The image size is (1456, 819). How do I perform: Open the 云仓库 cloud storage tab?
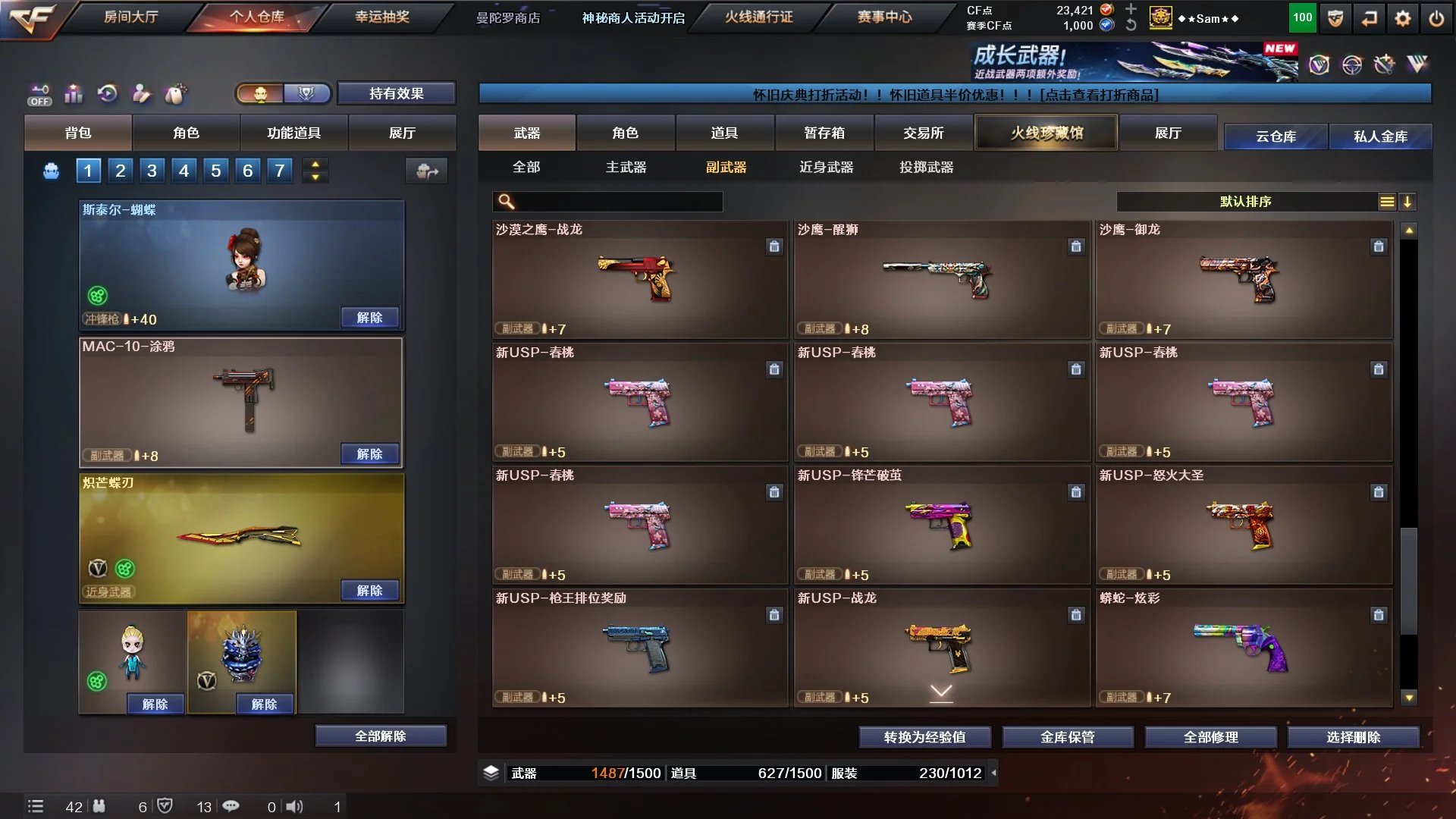1276,136
